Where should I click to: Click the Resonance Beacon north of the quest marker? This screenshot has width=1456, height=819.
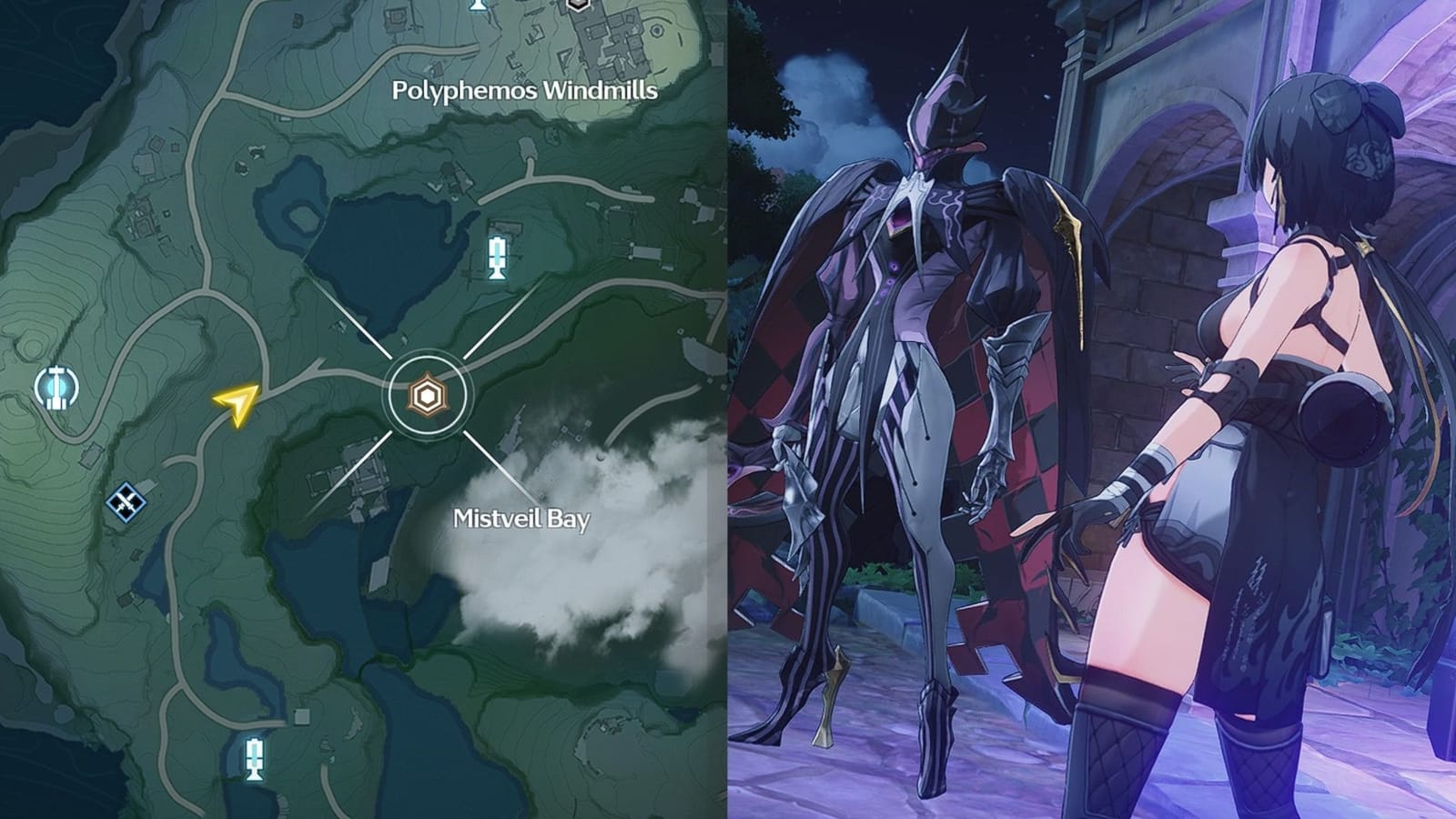[497, 258]
